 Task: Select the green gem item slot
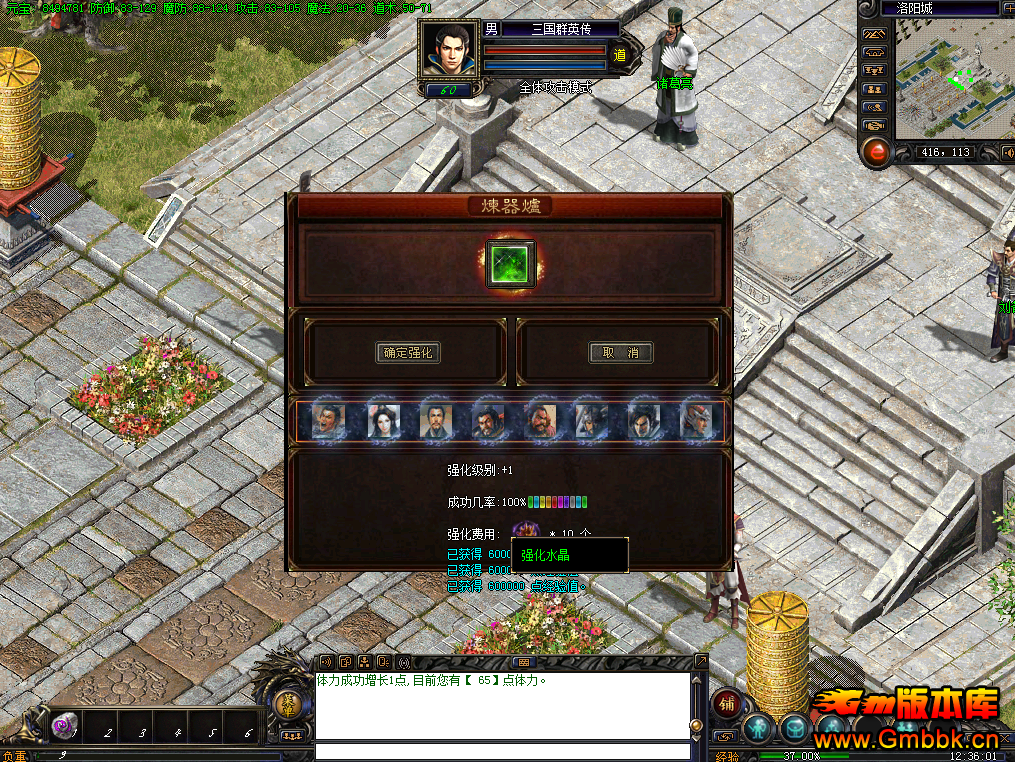(x=511, y=264)
